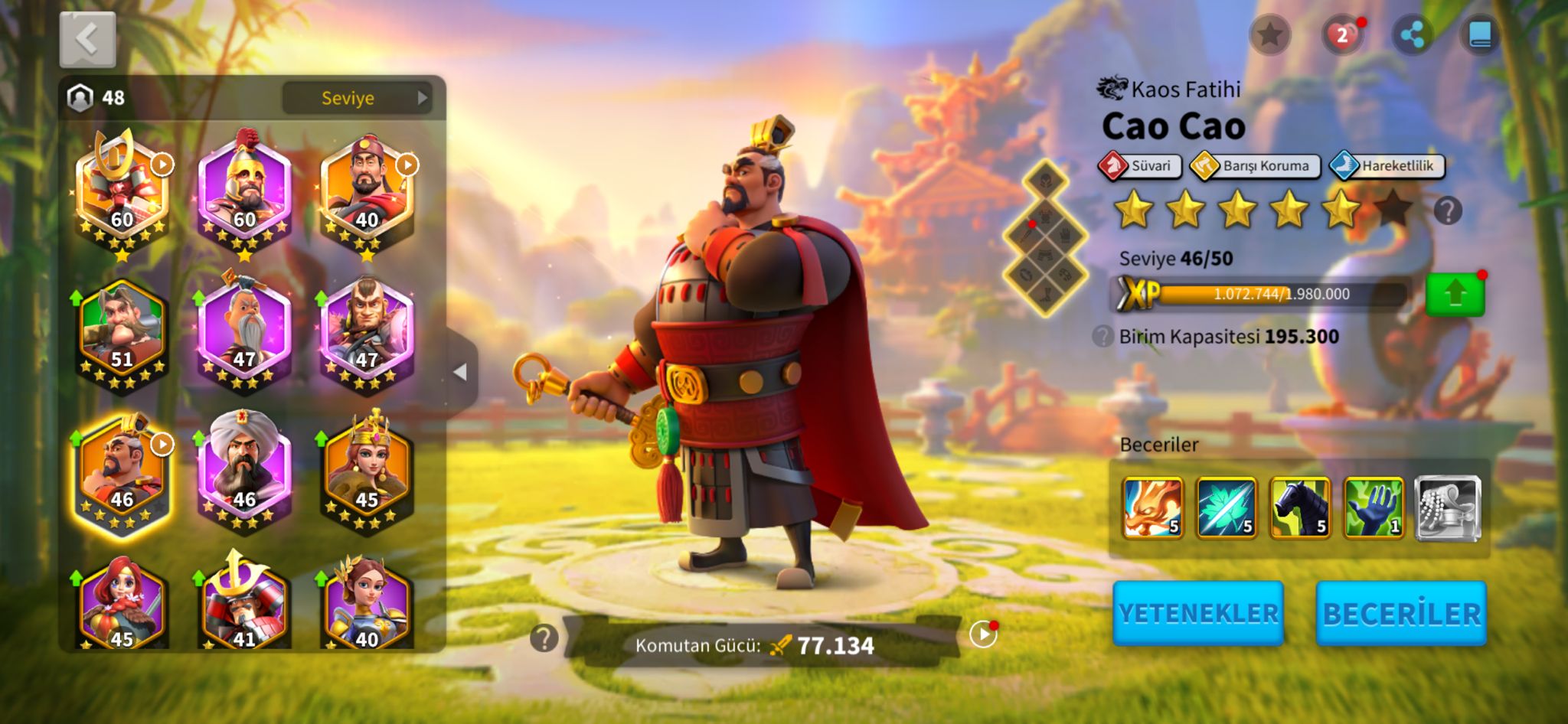Viewport: 1568px width, 724px height.
Task: Select the locked grey fifth skill
Action: pyautogui.click(x=1447, y=507)
